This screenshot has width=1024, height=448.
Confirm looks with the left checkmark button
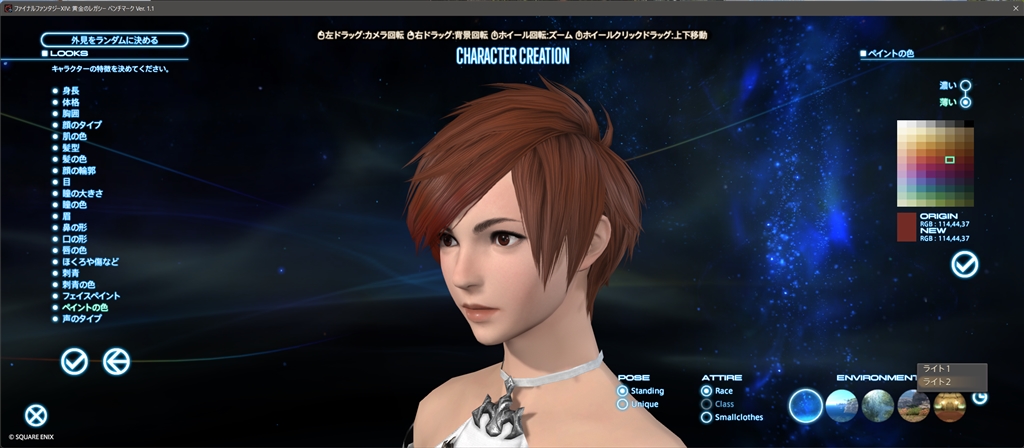[x=74, y=361]
